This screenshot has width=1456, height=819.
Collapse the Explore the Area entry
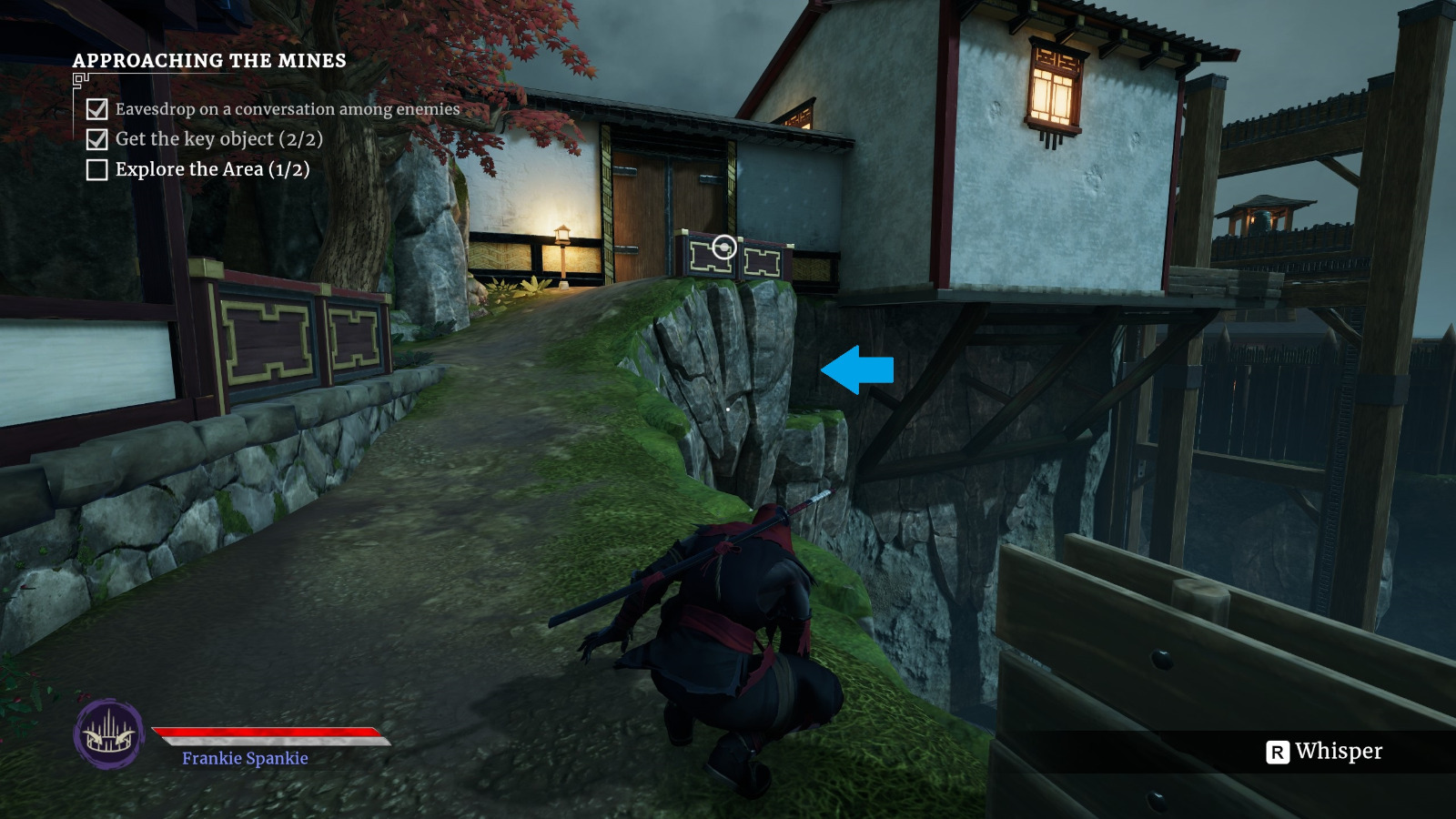(x=211, y=168)
